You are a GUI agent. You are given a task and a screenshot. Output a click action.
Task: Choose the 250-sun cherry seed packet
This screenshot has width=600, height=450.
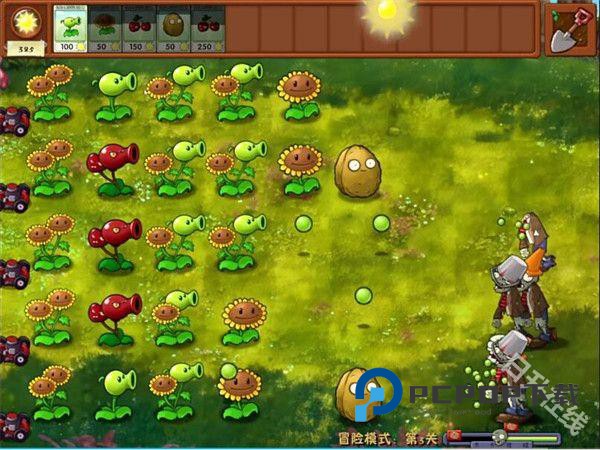pyautogui.click(x=207, y=30)
